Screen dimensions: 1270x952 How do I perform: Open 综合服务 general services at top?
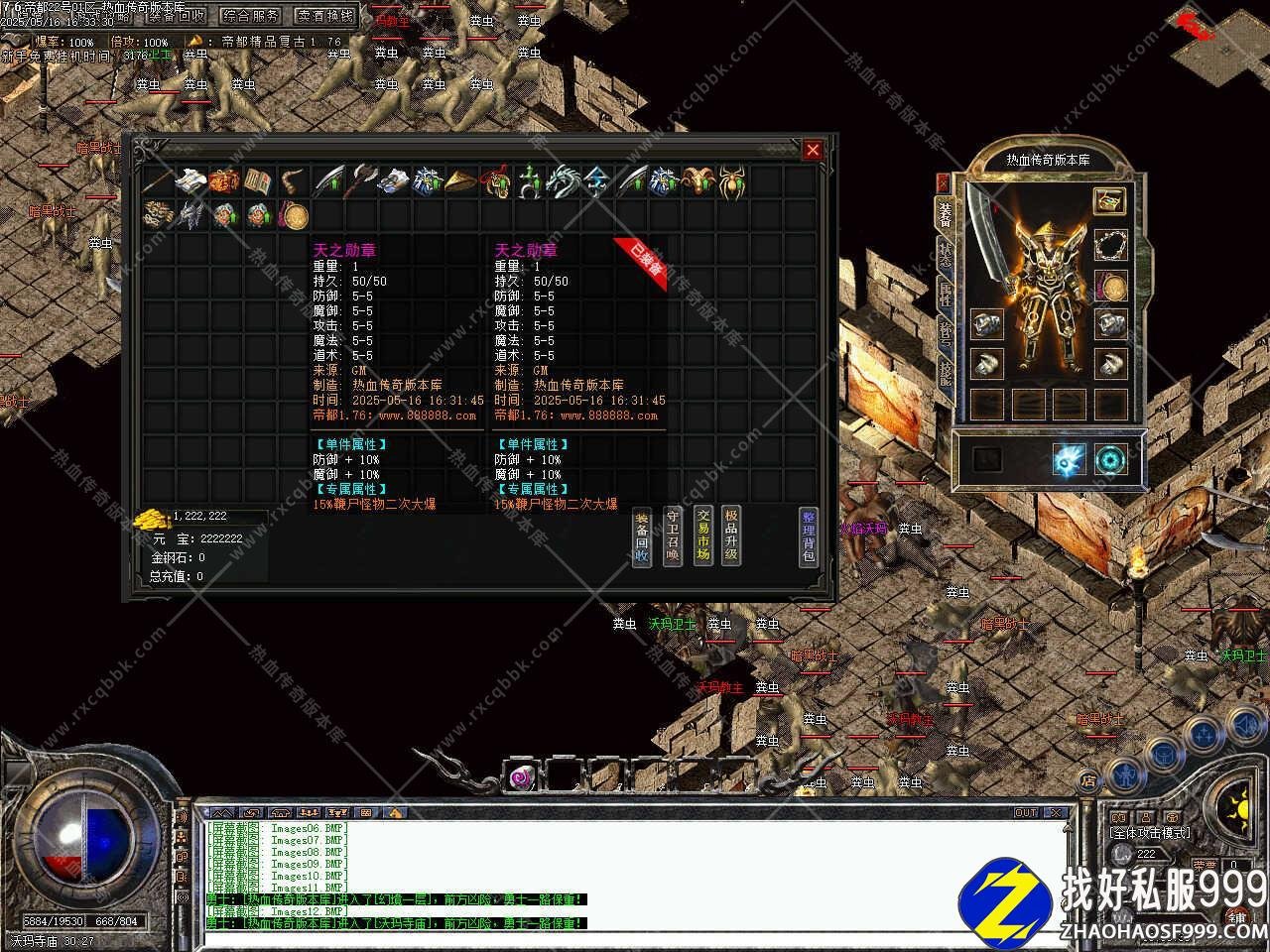click(x=251, y=16)
